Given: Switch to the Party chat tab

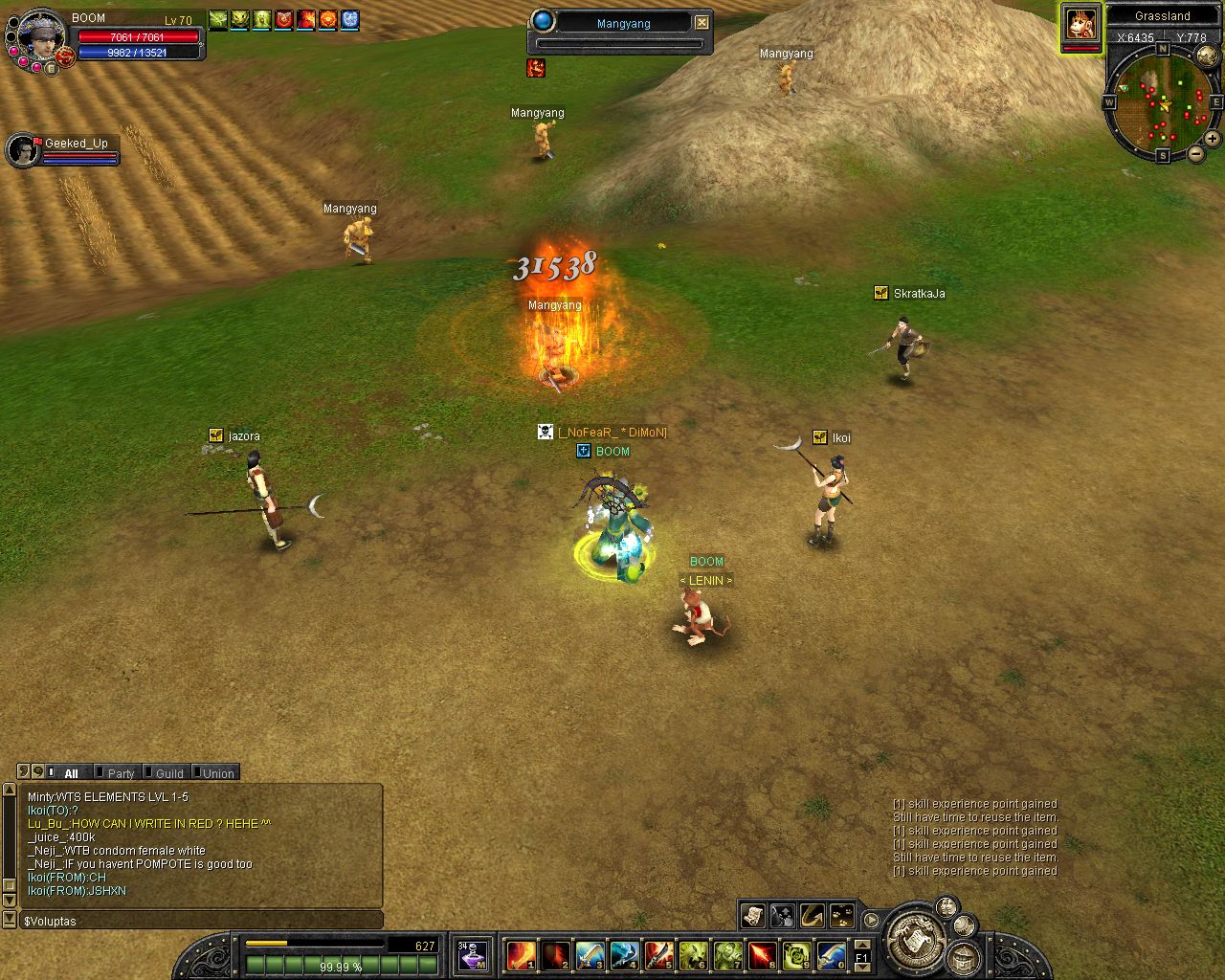Looking at the screenshot, I should click(x=121, y=773).
